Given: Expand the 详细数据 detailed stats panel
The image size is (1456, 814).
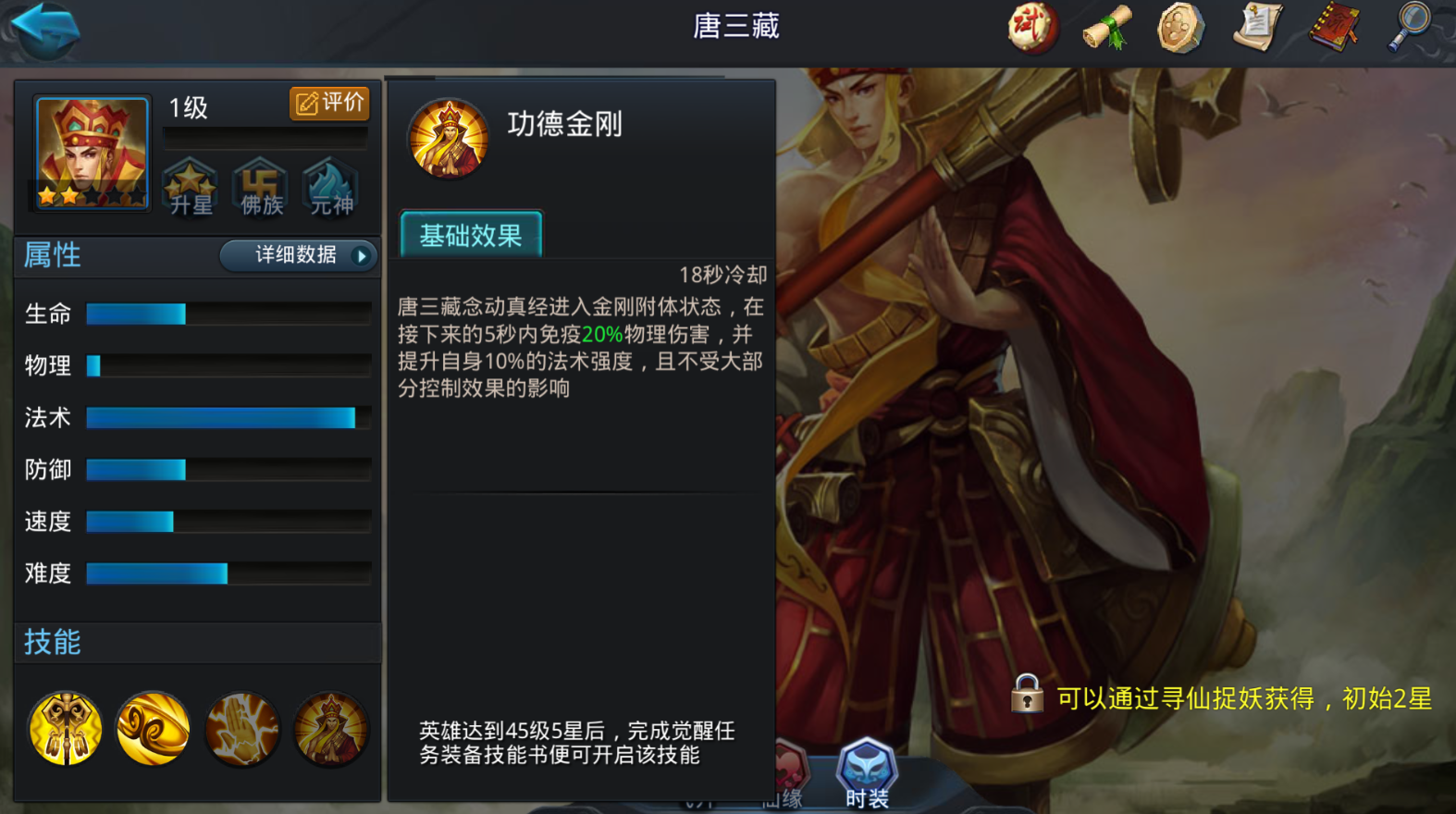Looking at the screenshot, I should [x=296, y=256].
